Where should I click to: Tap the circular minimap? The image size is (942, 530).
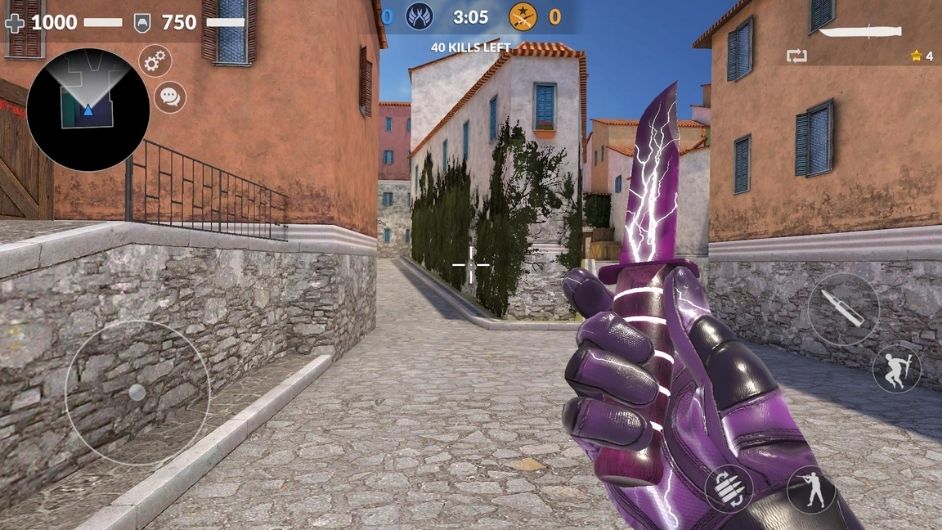[88, 109]
